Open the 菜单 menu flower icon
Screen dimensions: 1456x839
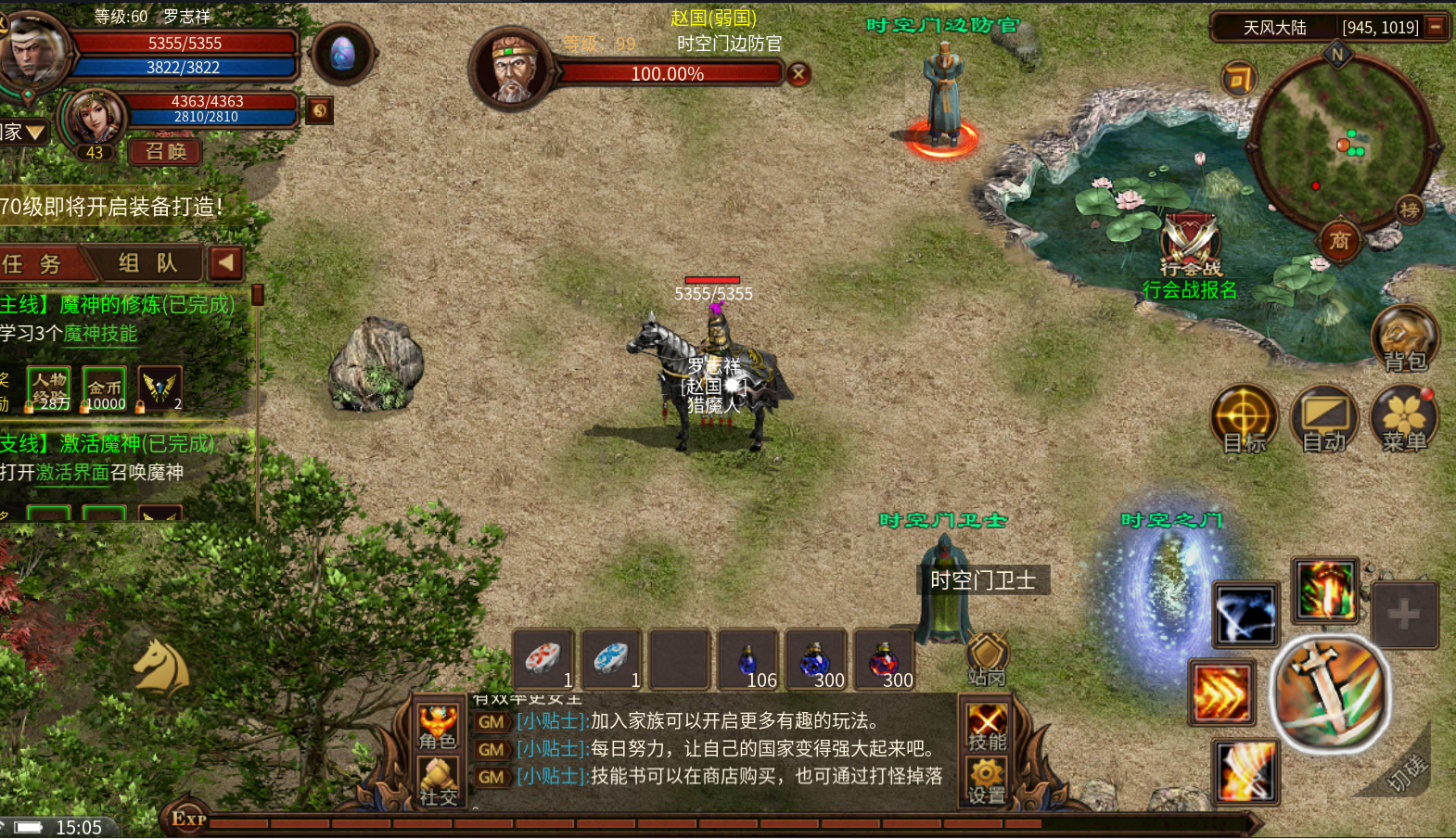click(x=1404, y=418)
